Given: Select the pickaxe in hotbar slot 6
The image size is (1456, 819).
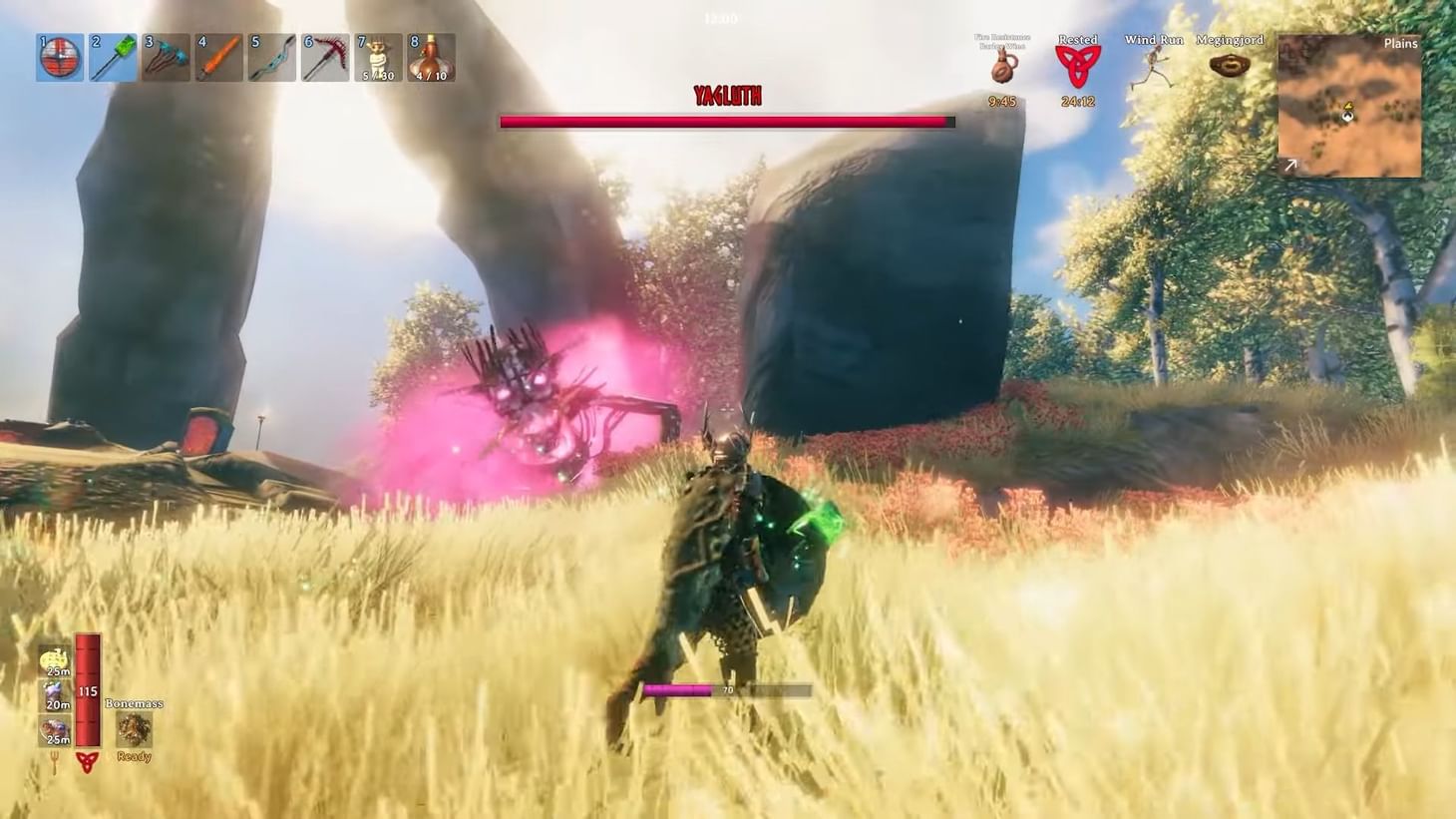Looking at the screenshot, I should tap(324, 57).
